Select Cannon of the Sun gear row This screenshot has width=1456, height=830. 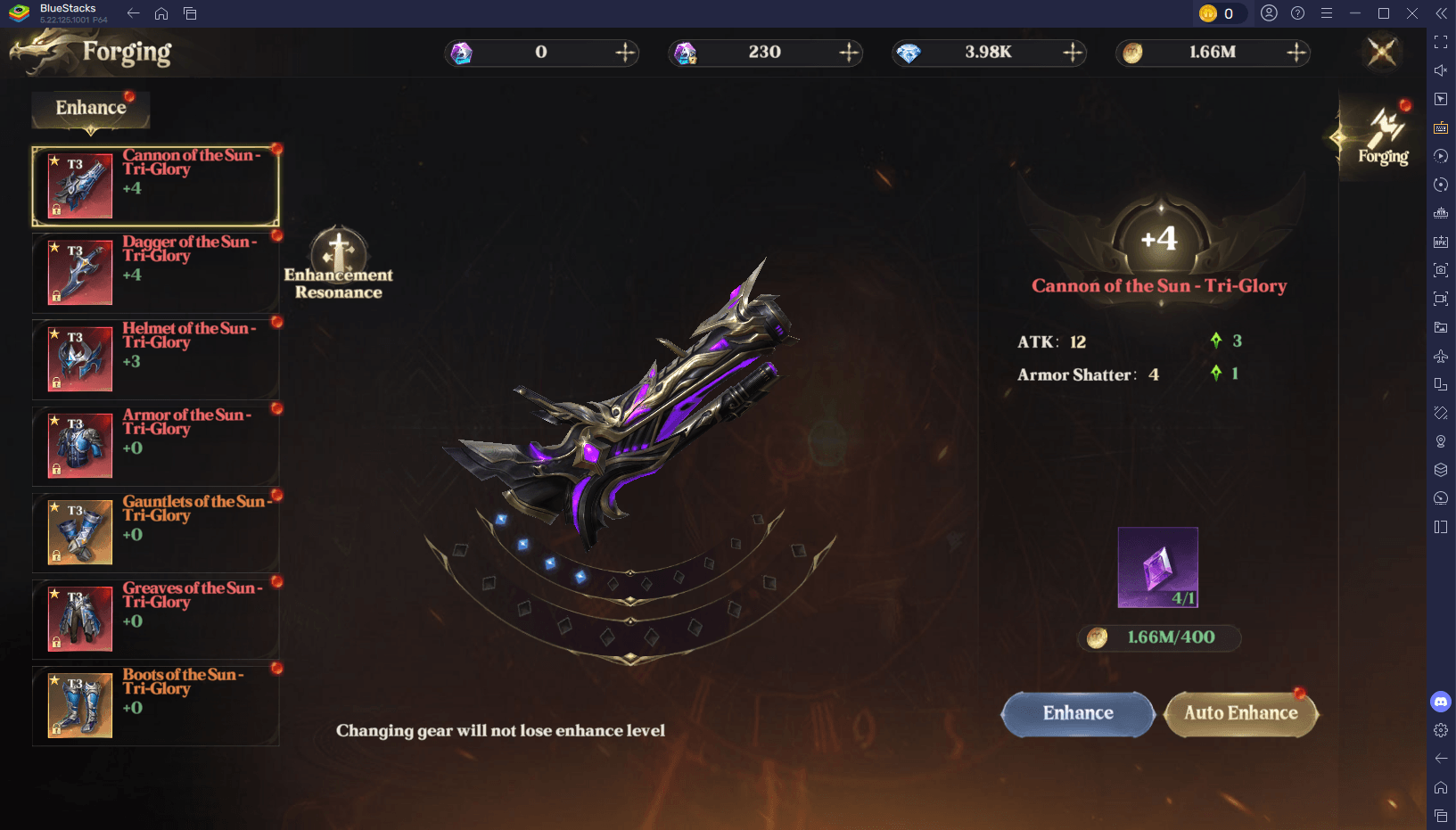coord(156,186)
